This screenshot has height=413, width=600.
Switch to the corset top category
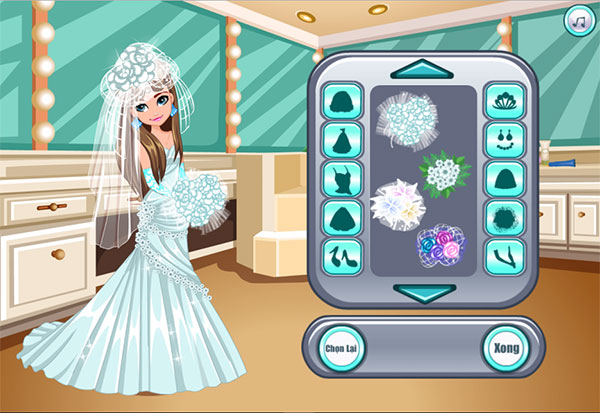[342, 179]
